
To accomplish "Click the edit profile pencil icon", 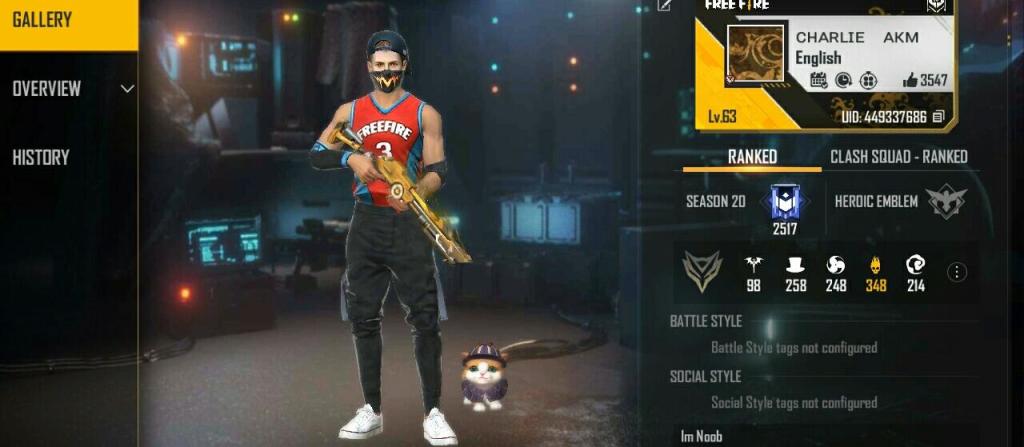I will point(664,6).
